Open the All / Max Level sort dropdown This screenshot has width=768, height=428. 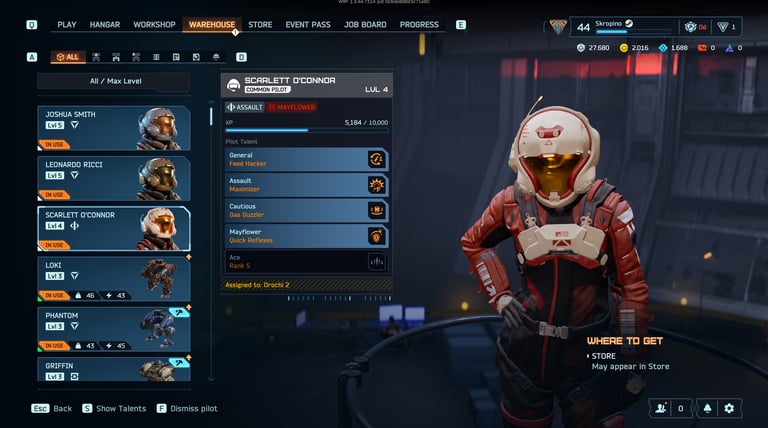point(113,82)
